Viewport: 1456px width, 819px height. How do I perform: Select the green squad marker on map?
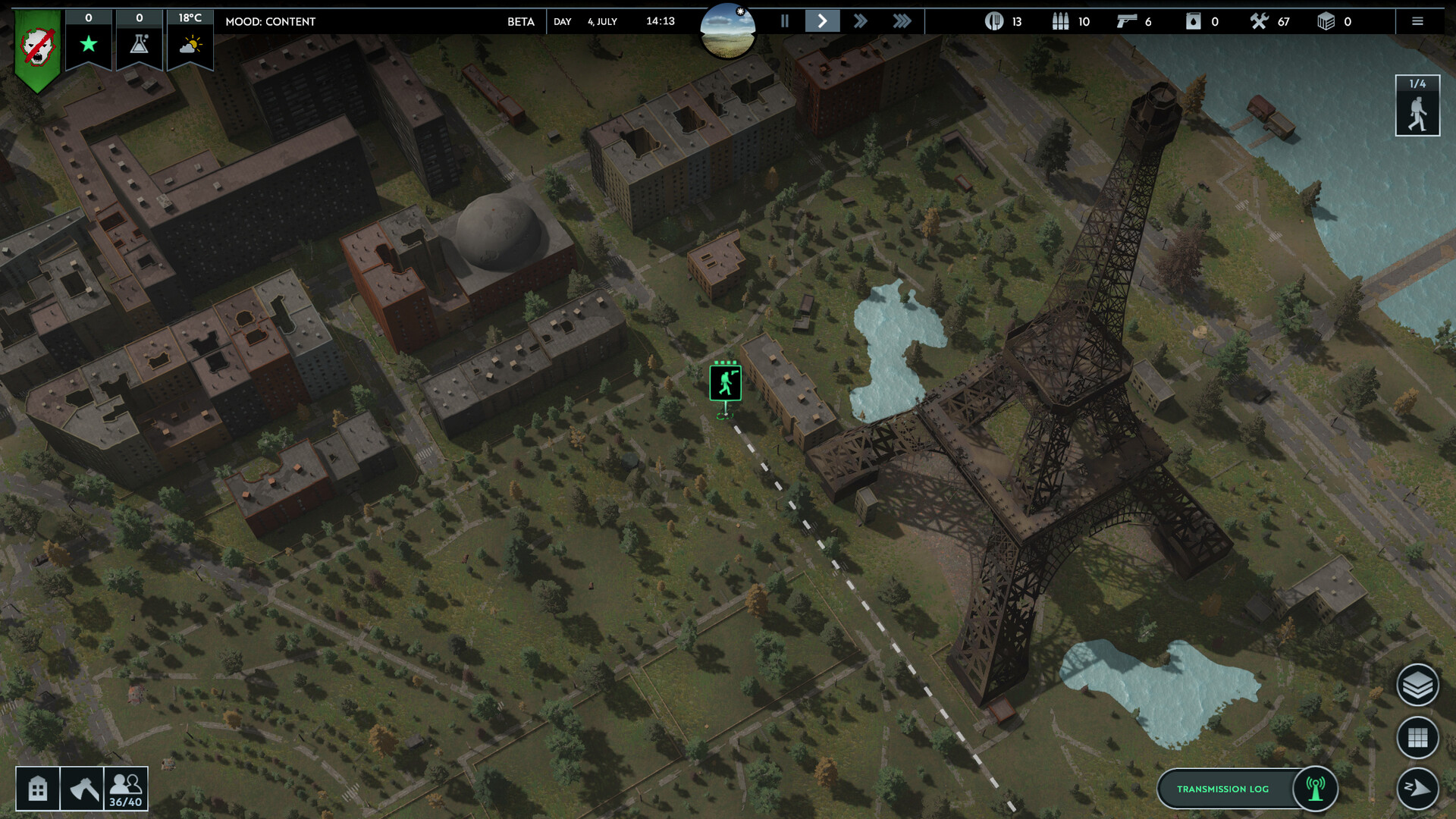tap(725, 382)
